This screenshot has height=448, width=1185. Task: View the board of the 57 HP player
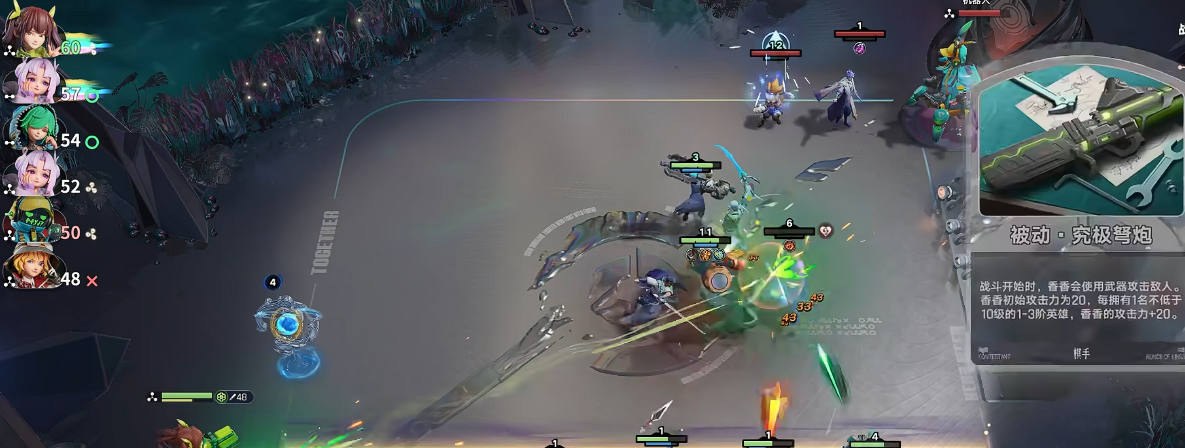(26, 84)
